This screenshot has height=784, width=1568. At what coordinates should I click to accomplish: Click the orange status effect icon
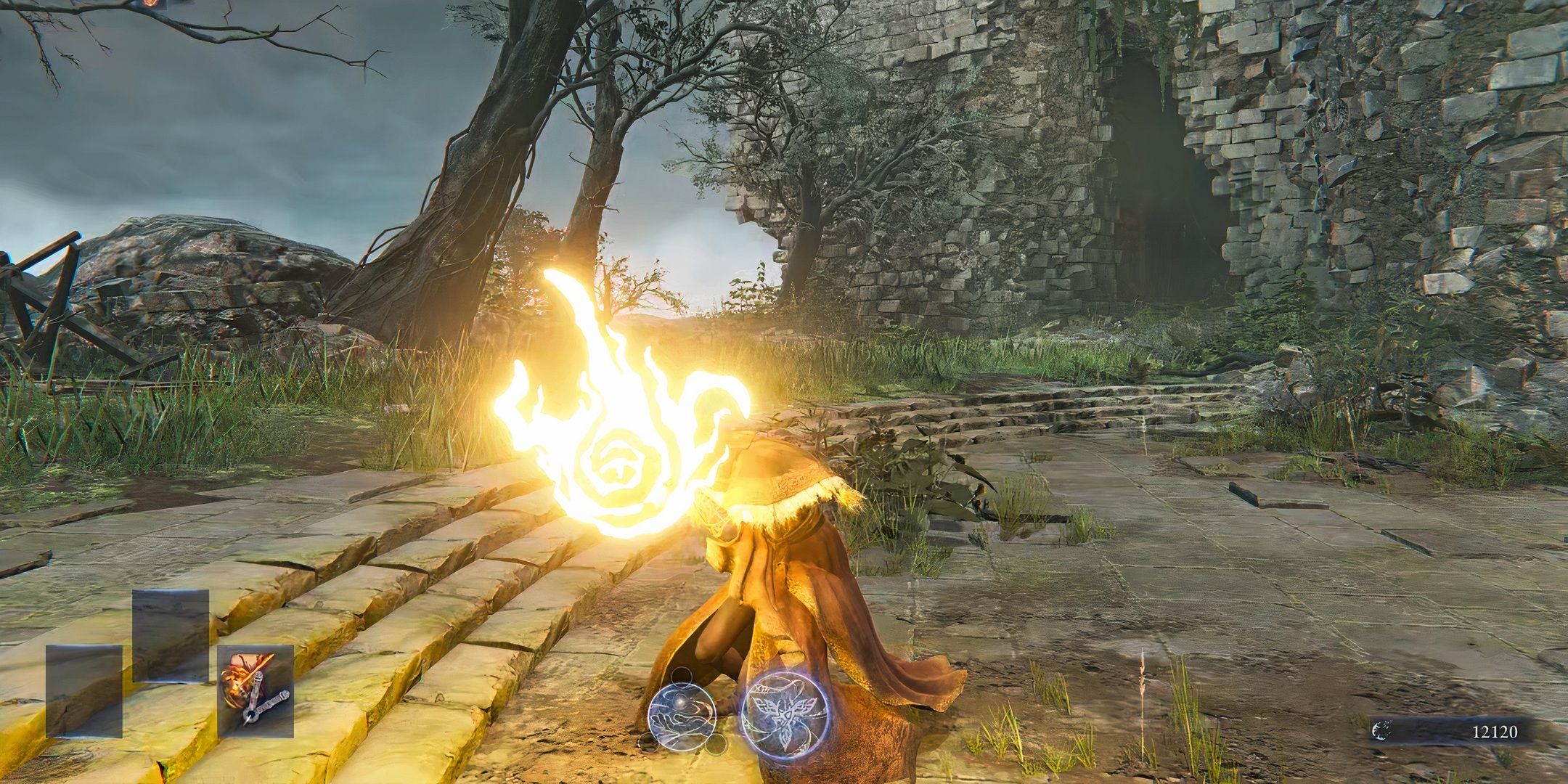click(150, 3)
